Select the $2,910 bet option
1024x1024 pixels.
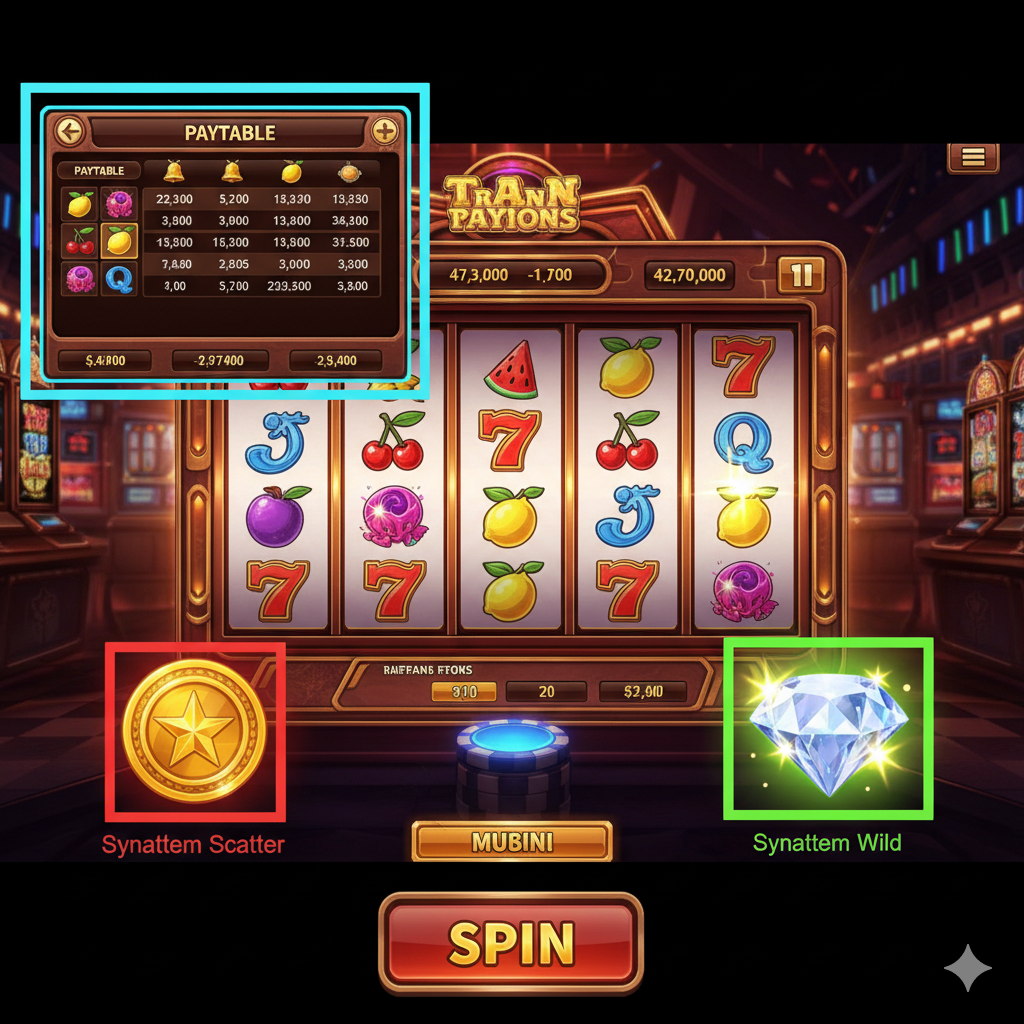click(642, 691)
